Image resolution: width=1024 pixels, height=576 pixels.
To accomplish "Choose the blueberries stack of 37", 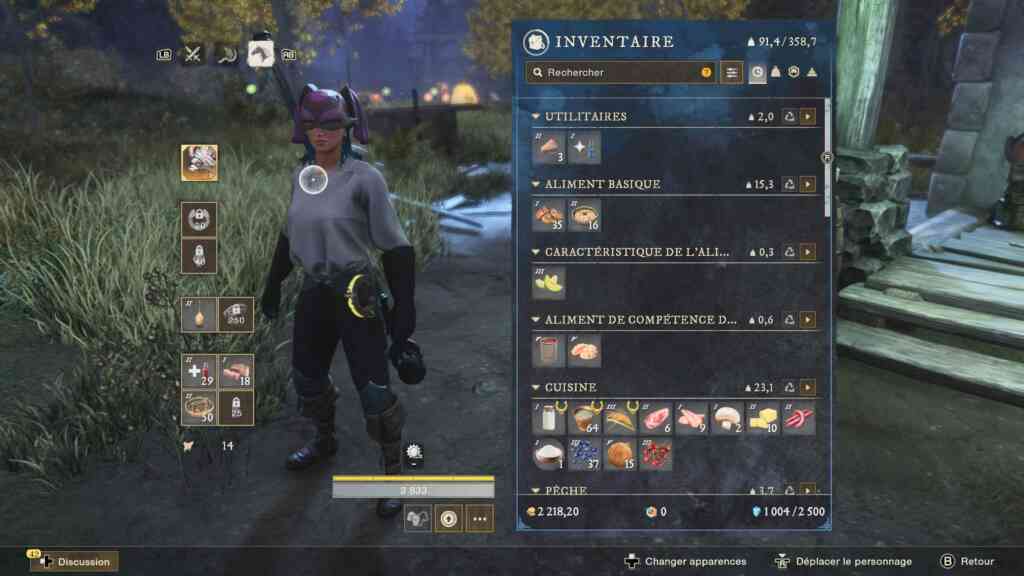I will (x=584, y=455).
